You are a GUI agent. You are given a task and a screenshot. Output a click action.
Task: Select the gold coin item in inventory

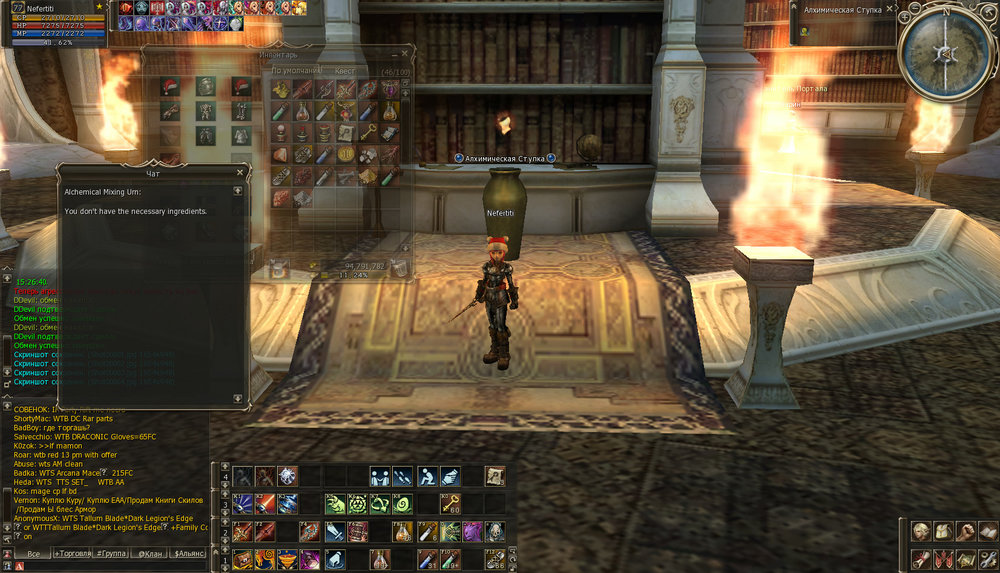(x=346, y=154)
